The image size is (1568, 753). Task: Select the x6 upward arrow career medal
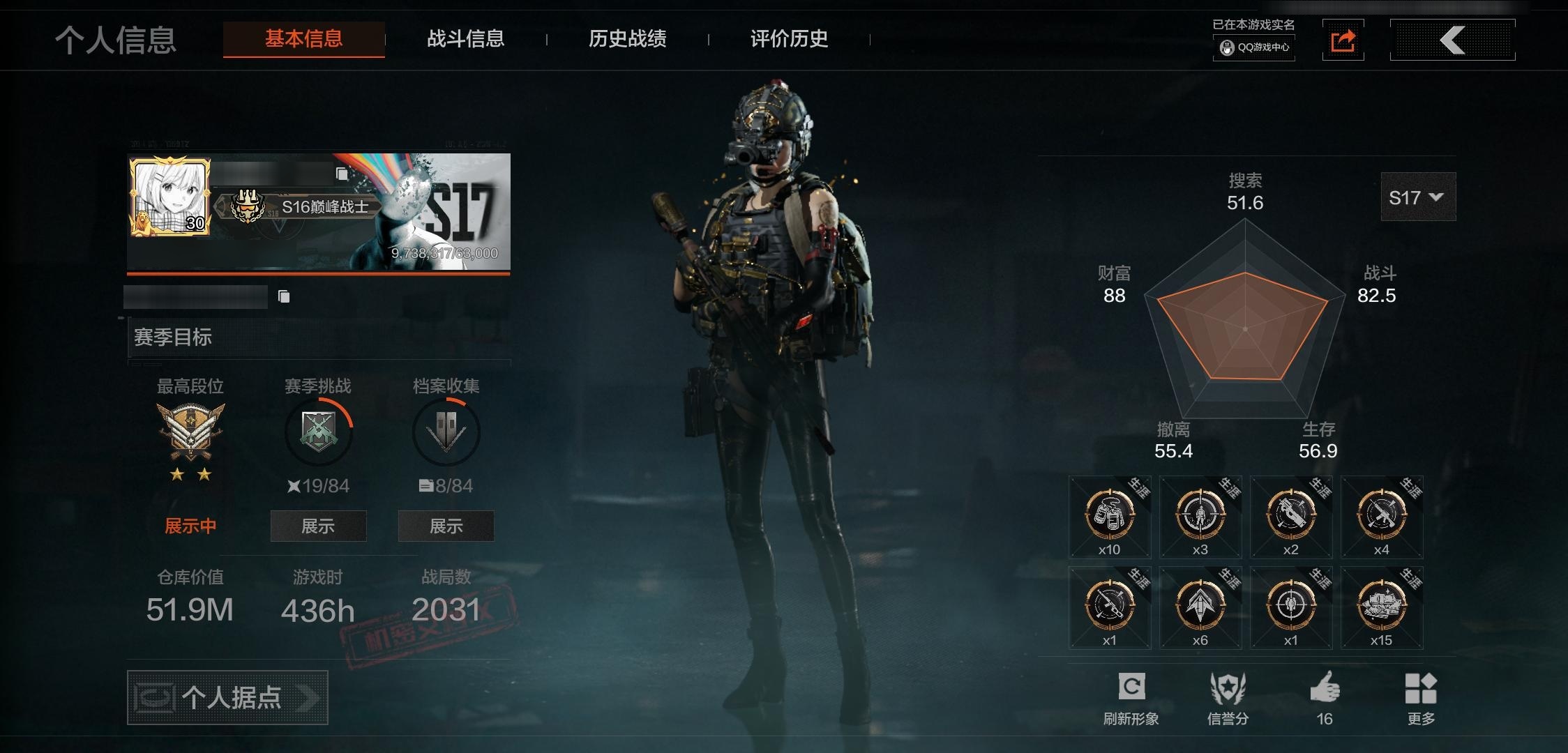[1200, 607]
